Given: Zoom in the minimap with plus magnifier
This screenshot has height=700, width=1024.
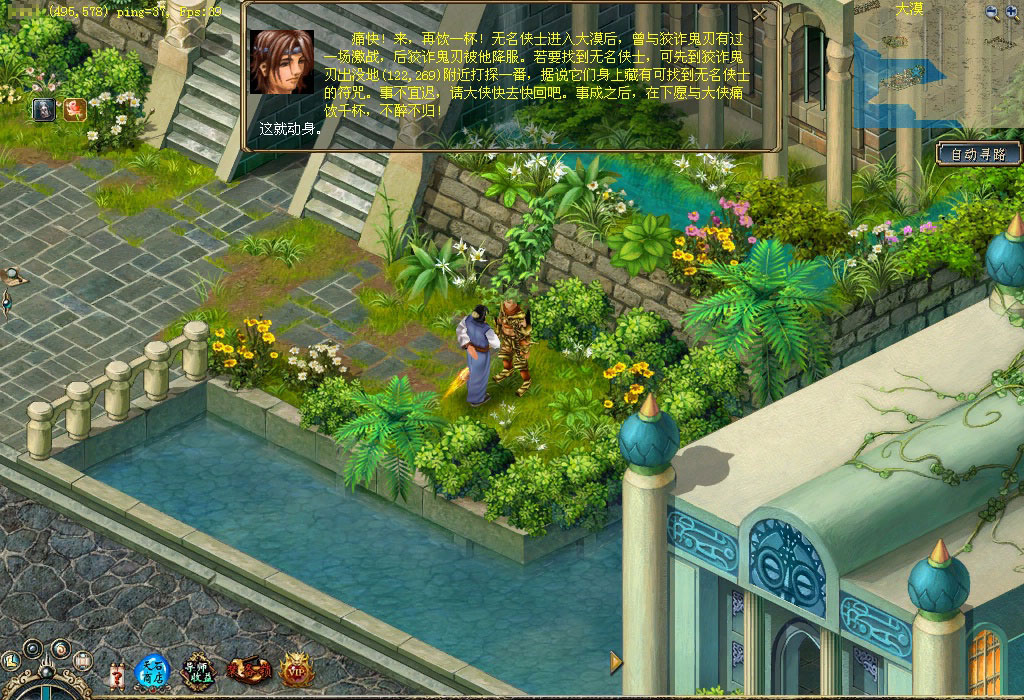Looking at the screenshot, I should coord(1012,12).
